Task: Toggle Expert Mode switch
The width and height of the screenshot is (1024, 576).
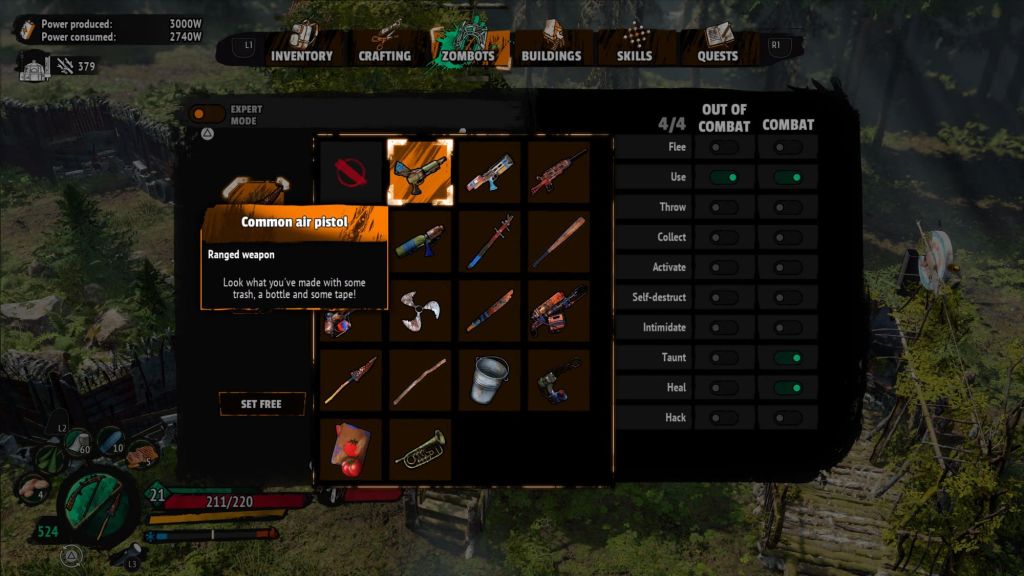Action: tap(208, 114)
